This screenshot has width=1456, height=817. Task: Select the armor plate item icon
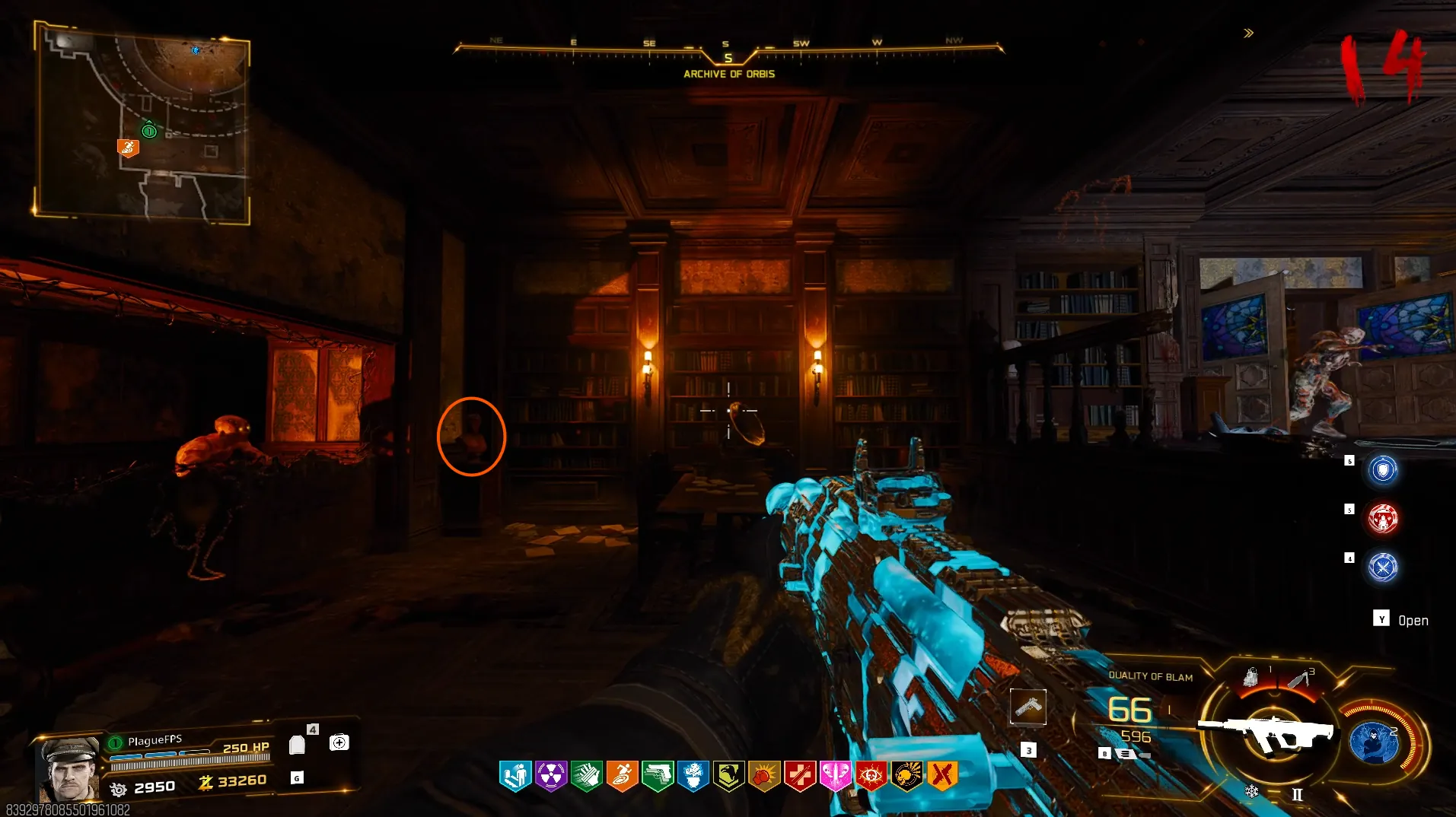(x=298, y=745)
